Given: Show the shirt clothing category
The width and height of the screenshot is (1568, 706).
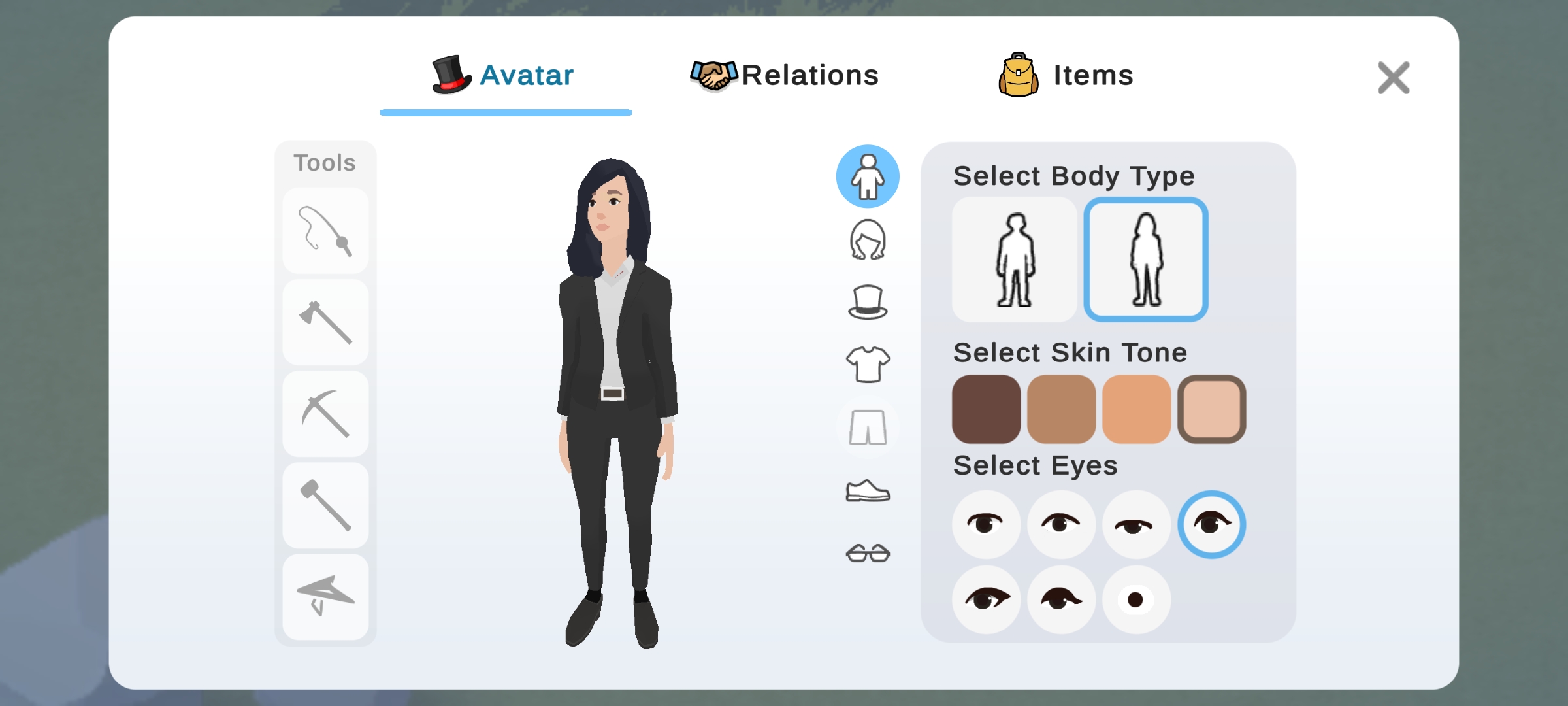Looking at the screenshot, I should (x=868, y=364).
